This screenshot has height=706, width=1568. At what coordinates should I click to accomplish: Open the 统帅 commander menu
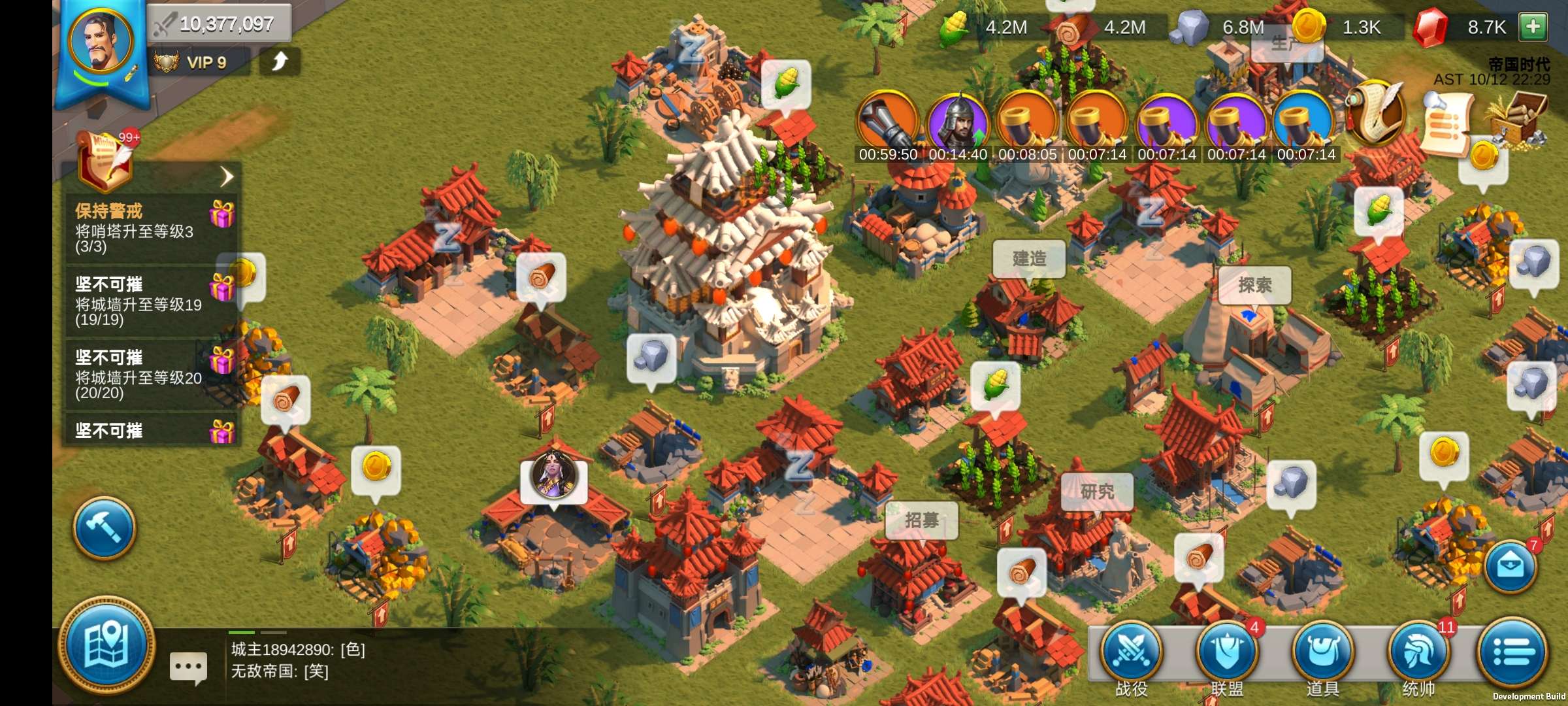pos(1418,654)
